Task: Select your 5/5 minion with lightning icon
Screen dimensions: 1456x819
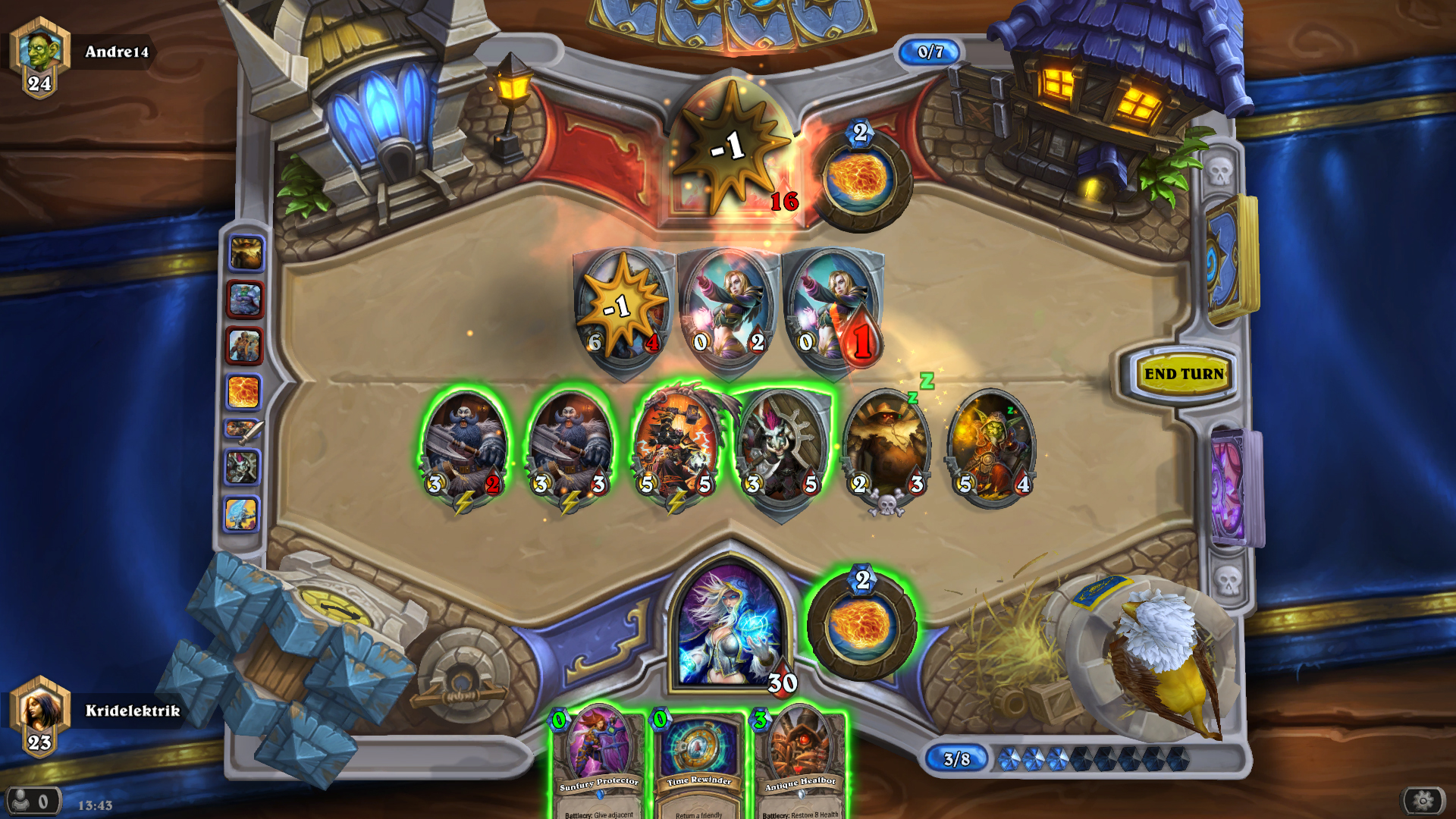Action: 676,447
